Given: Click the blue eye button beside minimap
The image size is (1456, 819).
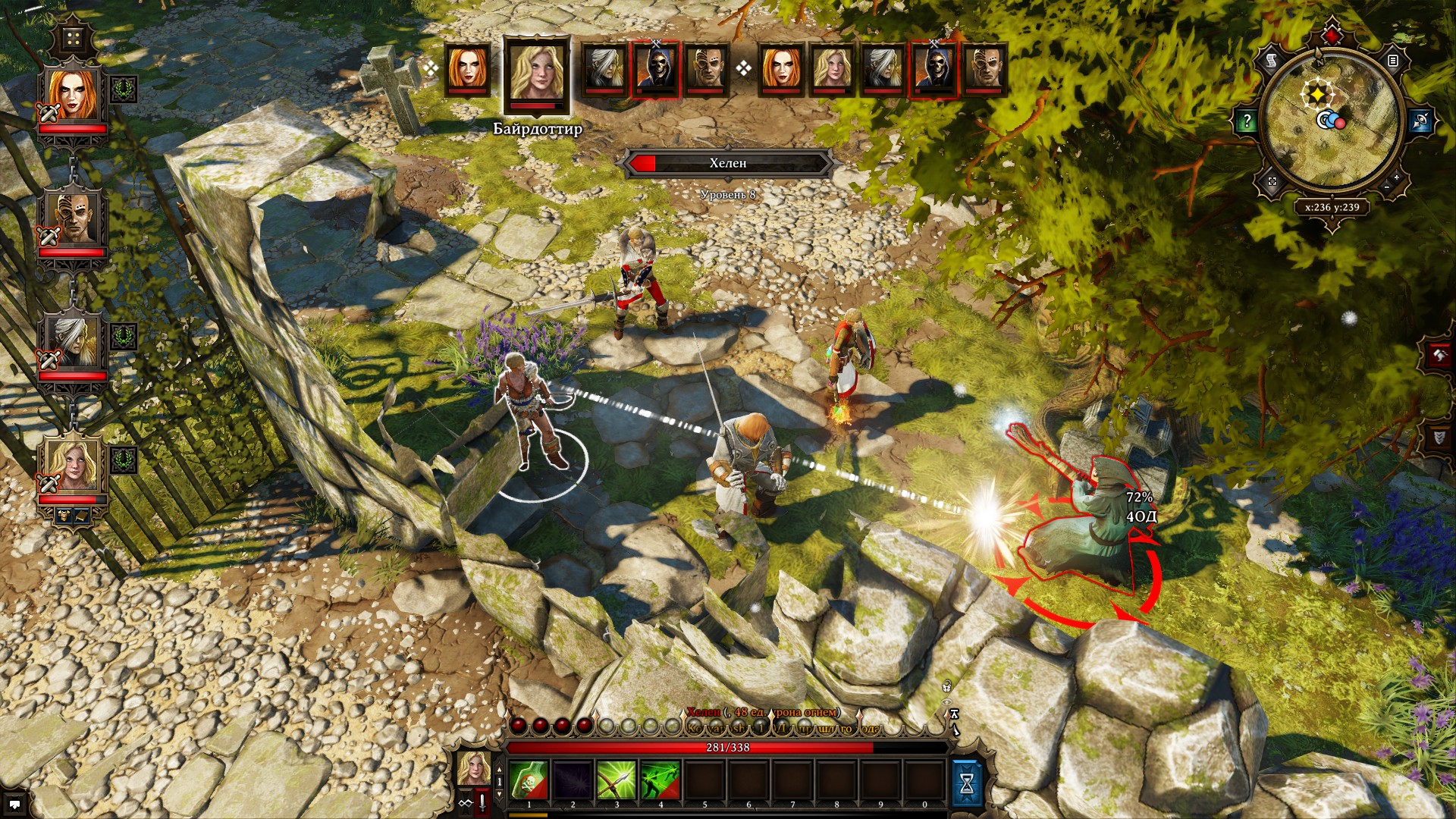Looking at the screenshot, I should (1420, 121).
